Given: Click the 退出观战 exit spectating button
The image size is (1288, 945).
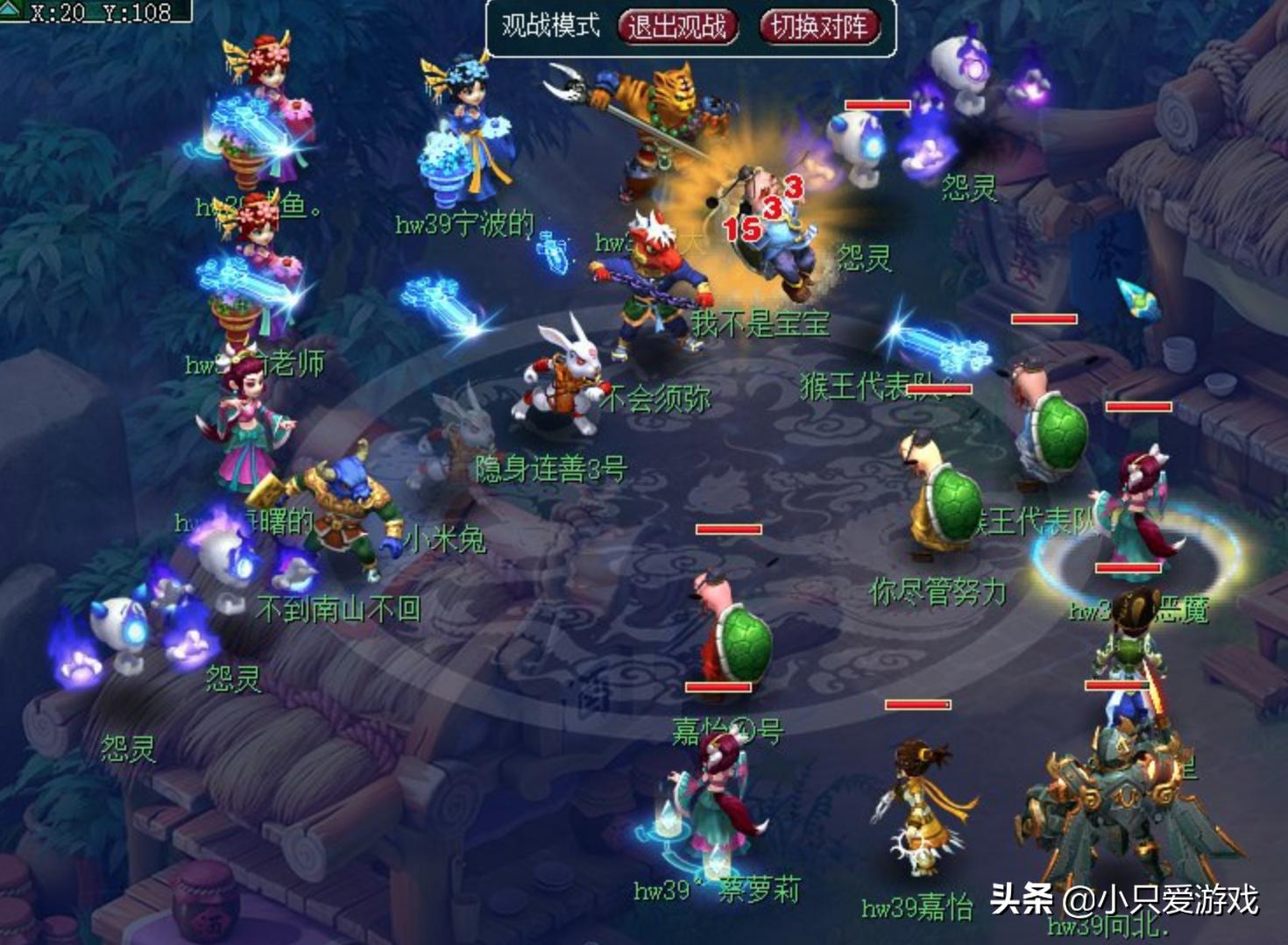Looking at the screenshot, I should 676,26.
